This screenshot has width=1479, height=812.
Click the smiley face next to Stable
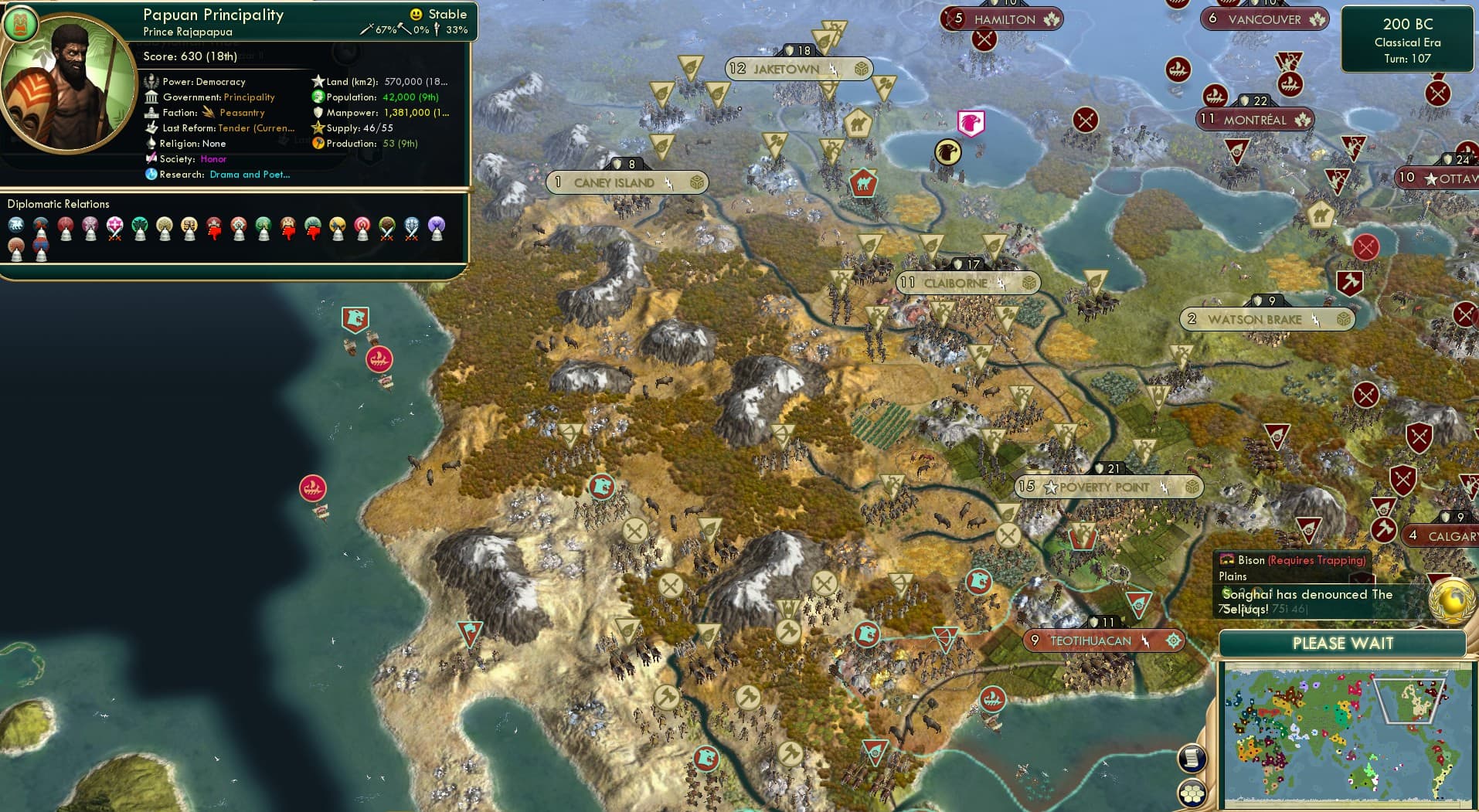click(x=415, y=14)
